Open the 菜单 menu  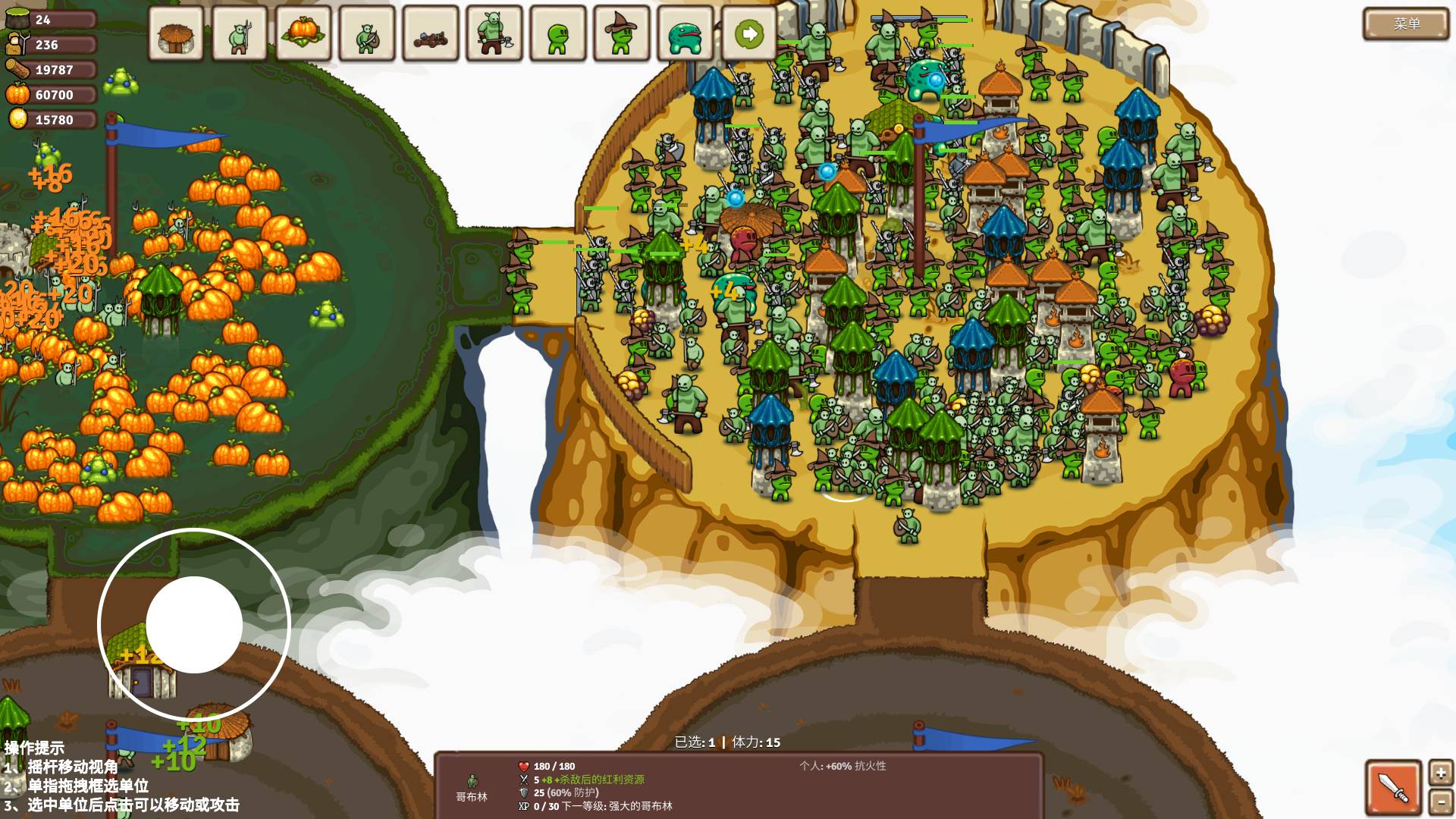(1406, 24)
